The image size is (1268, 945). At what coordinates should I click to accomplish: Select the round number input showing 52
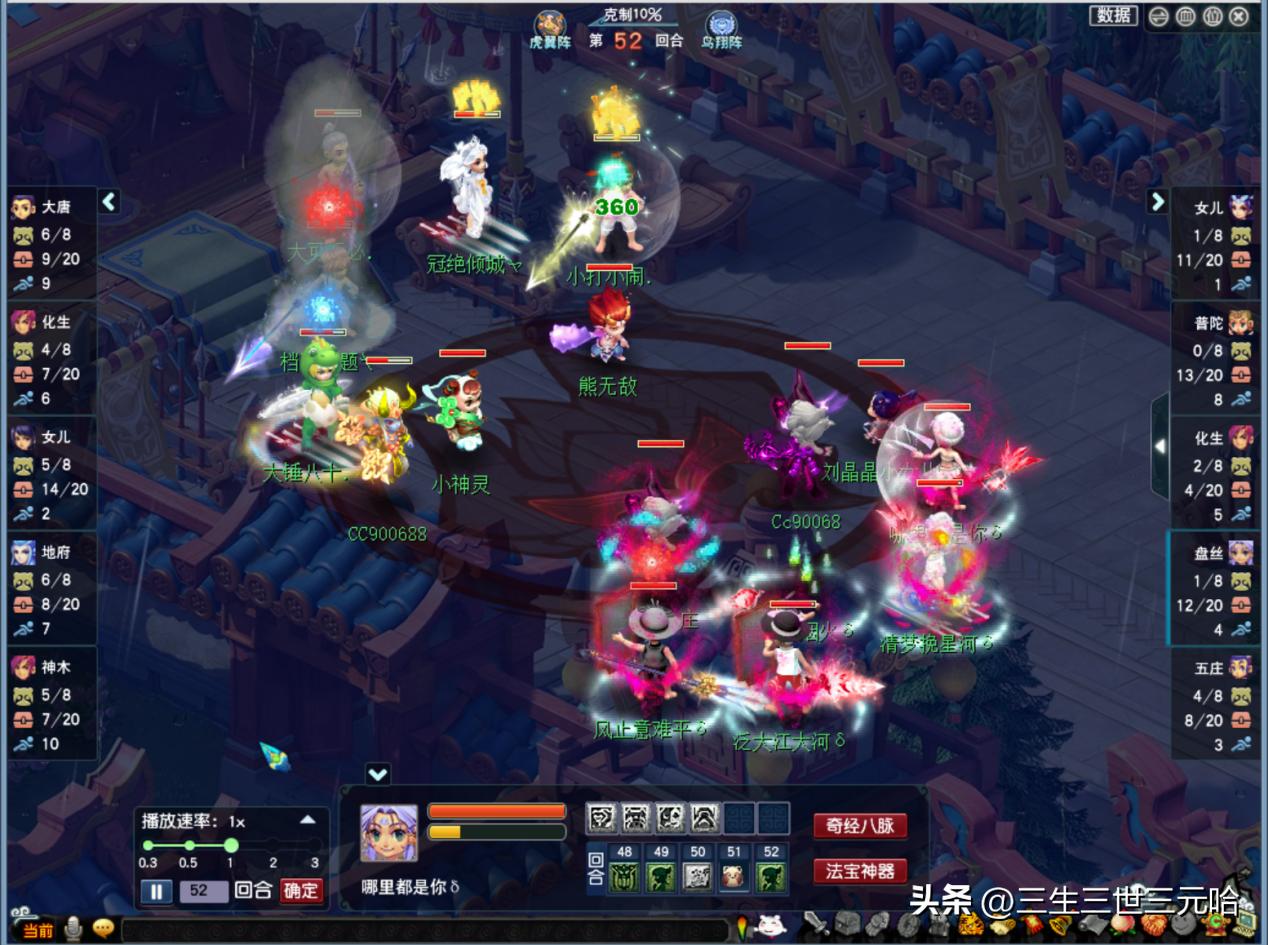click(x=202, y=891)
